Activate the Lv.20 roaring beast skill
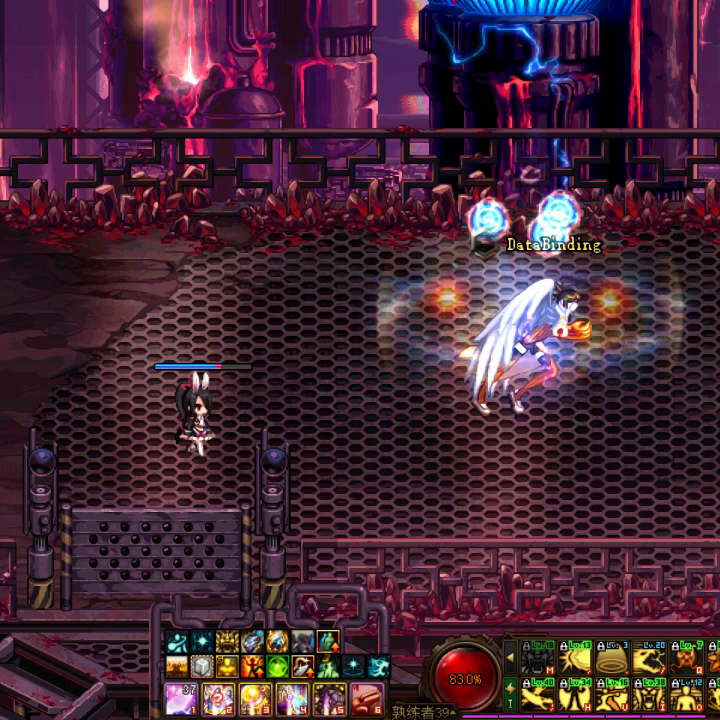Viewport: 720px width, 720px height. [x=651, y=658]
